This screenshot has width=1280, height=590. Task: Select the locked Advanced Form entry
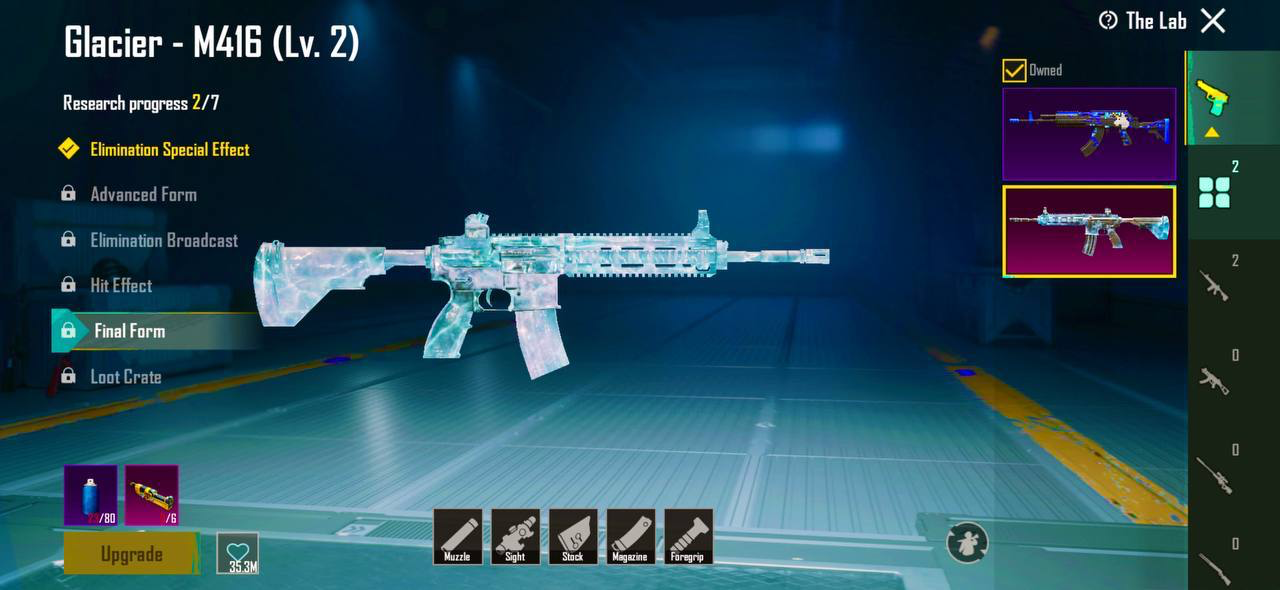click(x=143, y=195)
